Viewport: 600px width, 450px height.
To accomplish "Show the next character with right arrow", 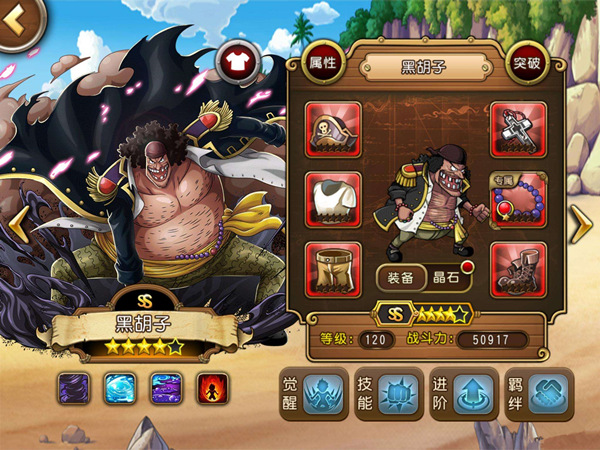I will [581, 227].
